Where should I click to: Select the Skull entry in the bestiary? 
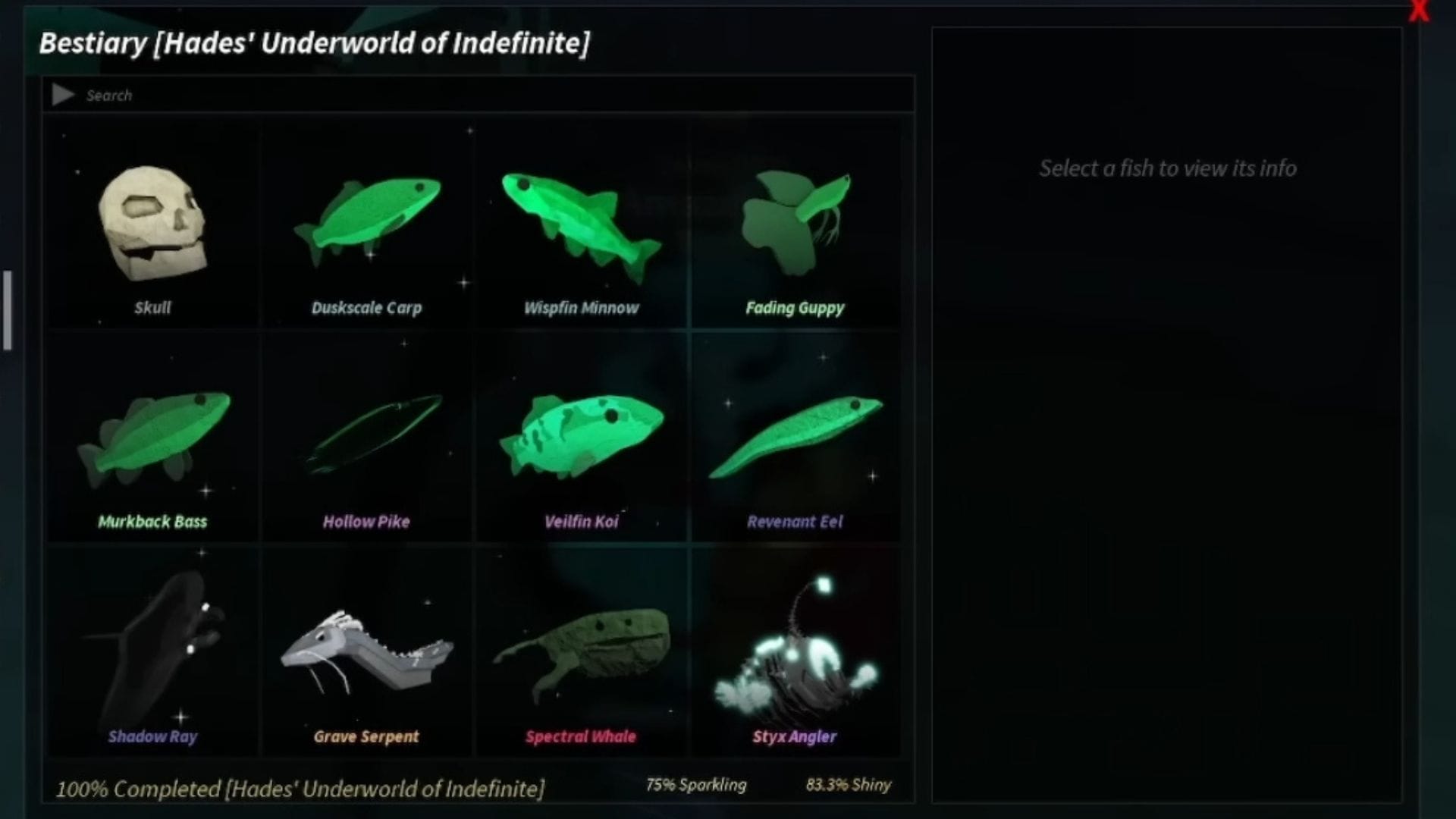[152, 224]
